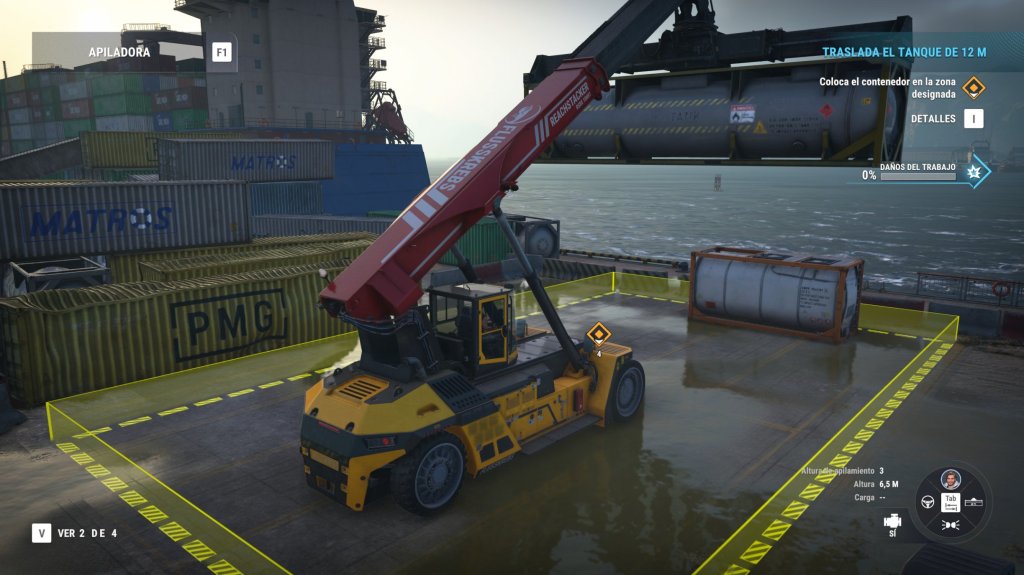The height and width of the screenshot is (575, 1024).
Task: Choose the steering wheel option in the radial menu
Action: (x=927, y=501)
